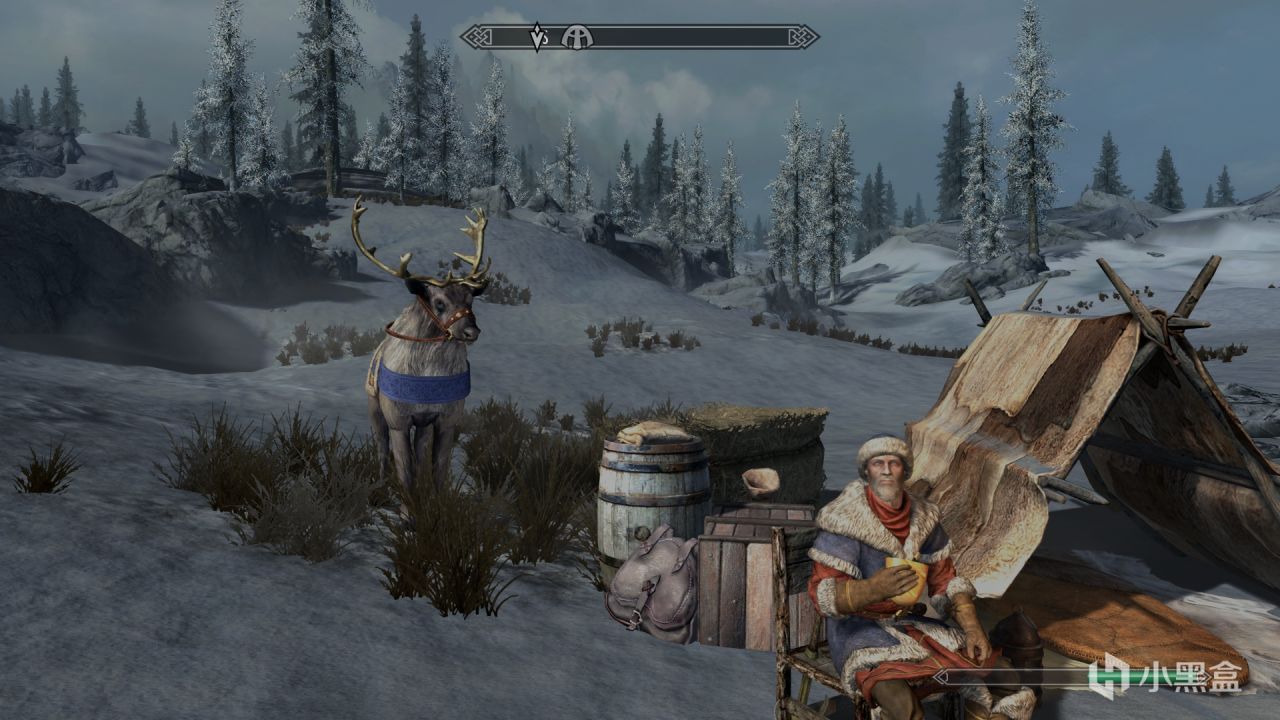
Task: Click the quest arrow marker on the compass
Action: [536, 37]
